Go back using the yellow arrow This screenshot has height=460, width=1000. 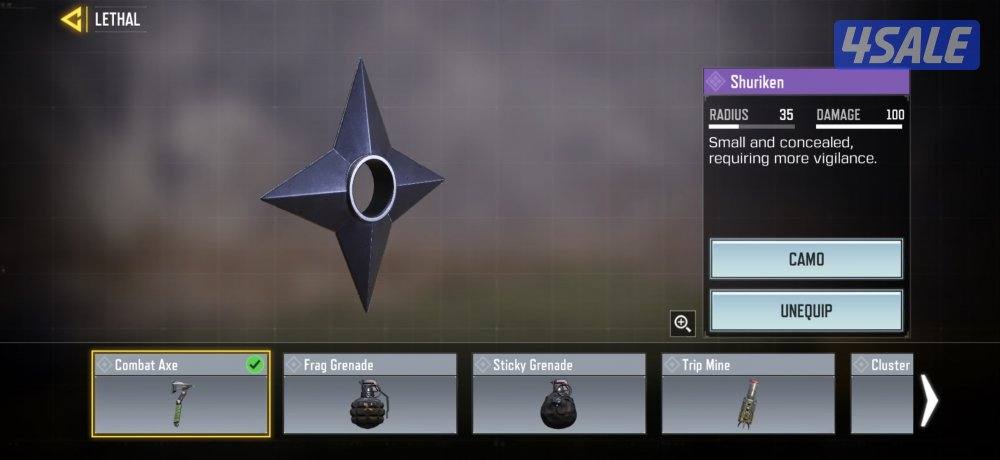click(72, 19)
